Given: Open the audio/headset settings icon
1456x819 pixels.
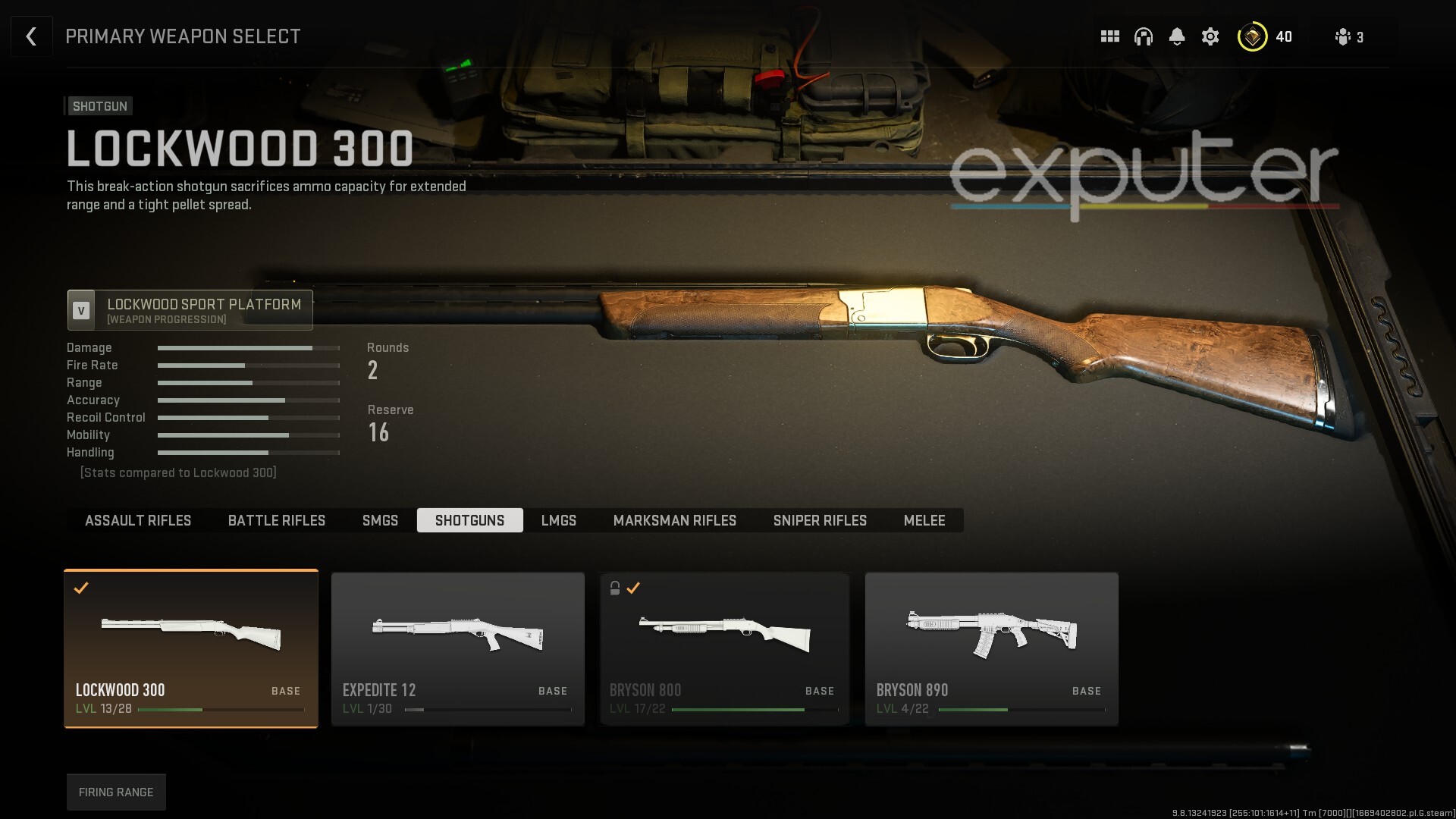Looking at the screenshot, I should tap(1143, 36).
